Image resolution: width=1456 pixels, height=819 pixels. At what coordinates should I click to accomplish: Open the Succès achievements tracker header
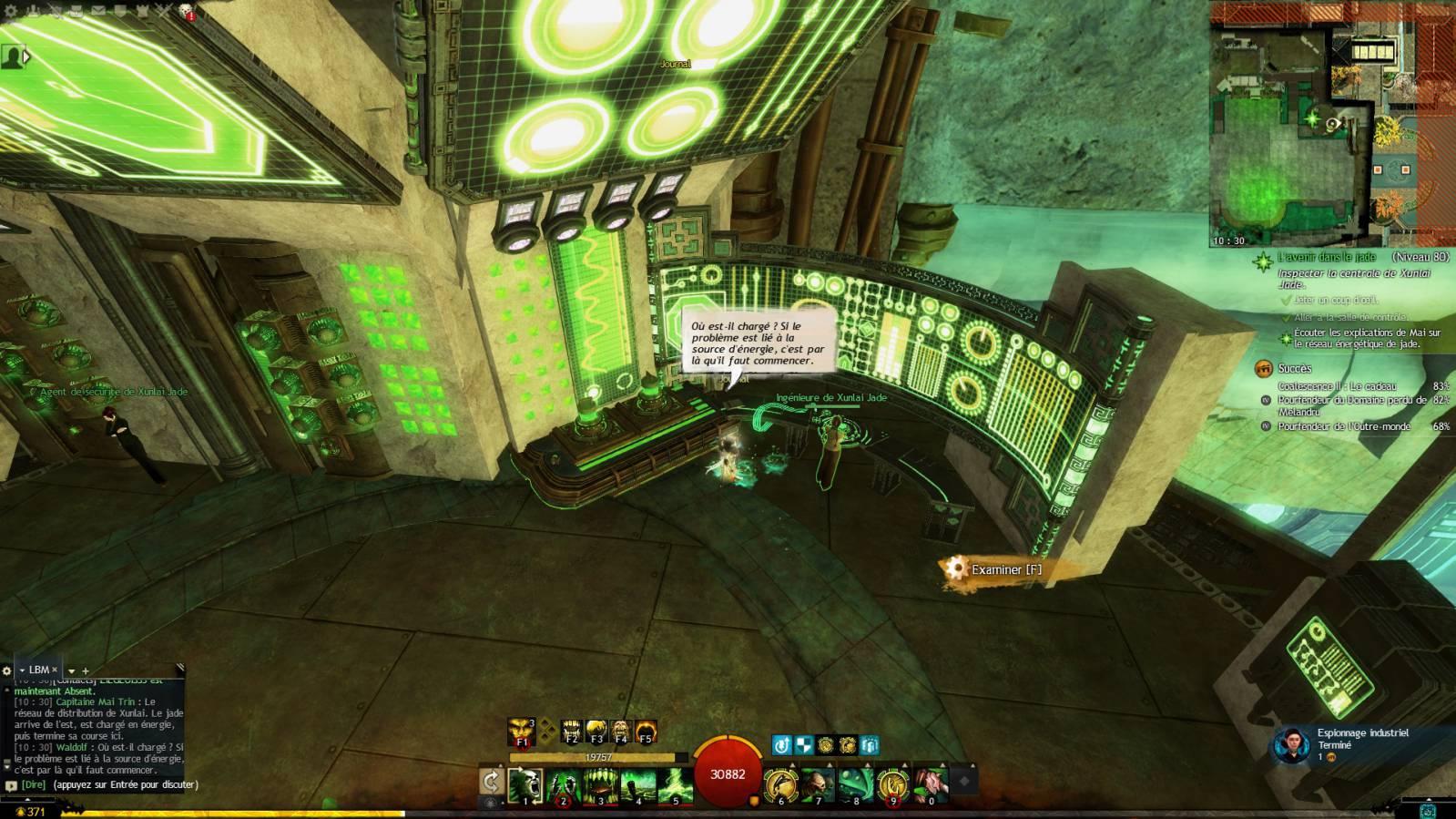pyautogui.click(x=1294, y=368)
